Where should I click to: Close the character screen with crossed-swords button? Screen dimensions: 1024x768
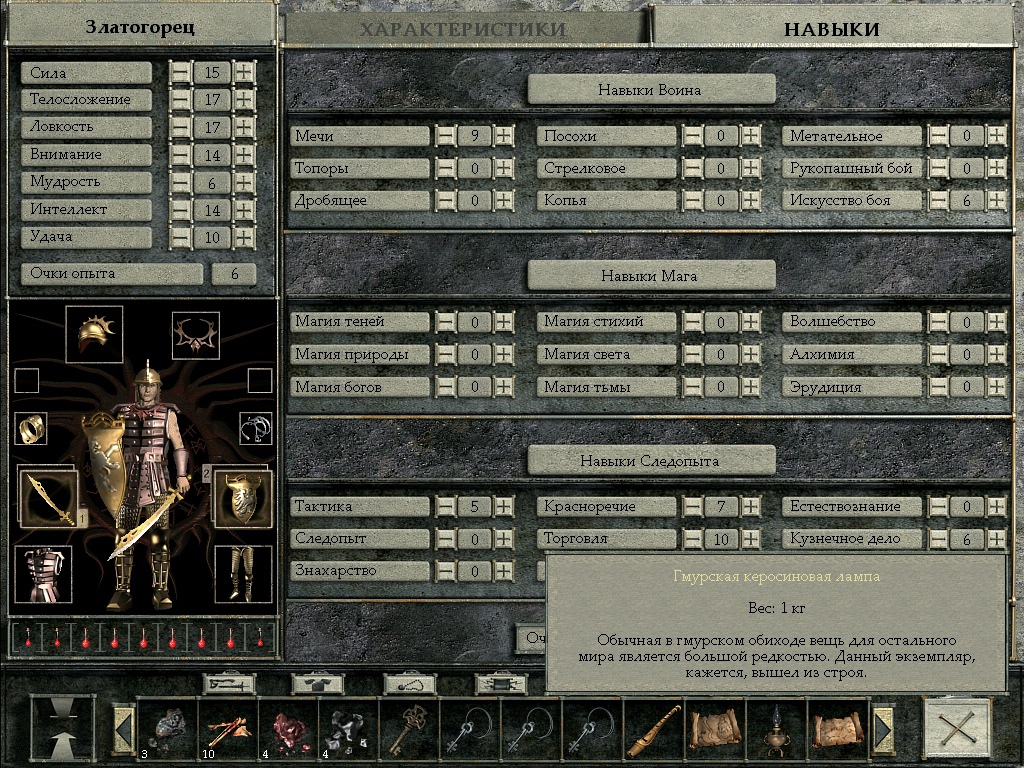tap(957, 731)
